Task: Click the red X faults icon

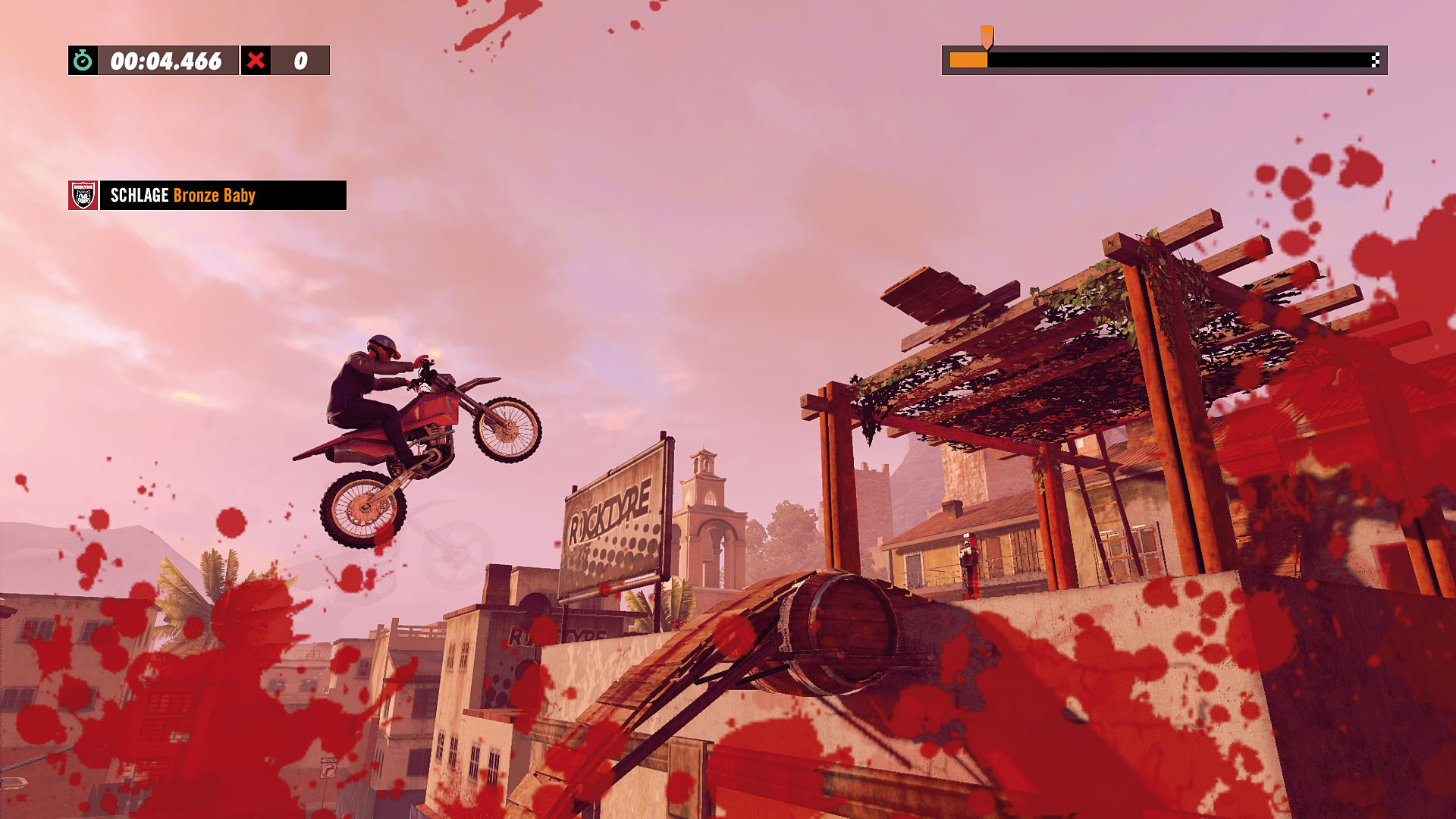Action: (x=256, y=61)
